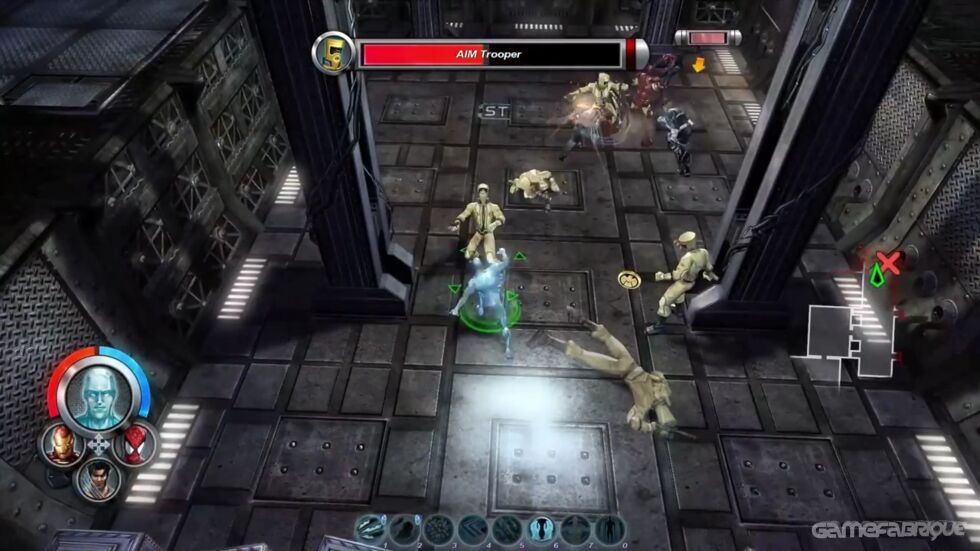Image resolution: width=980 pixels, height=551 pixels.
Task: Switch to the Iron Man portrait
Action: point(61,444)
